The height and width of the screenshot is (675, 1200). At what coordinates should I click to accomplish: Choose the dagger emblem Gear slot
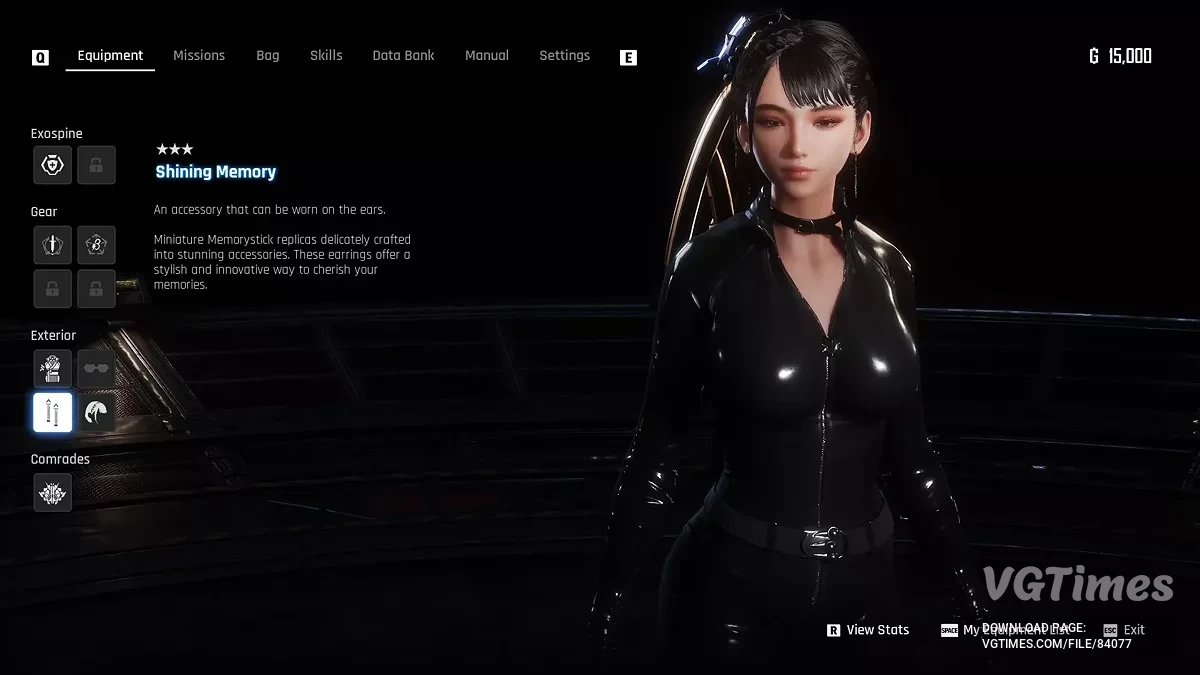click(53, 244)
